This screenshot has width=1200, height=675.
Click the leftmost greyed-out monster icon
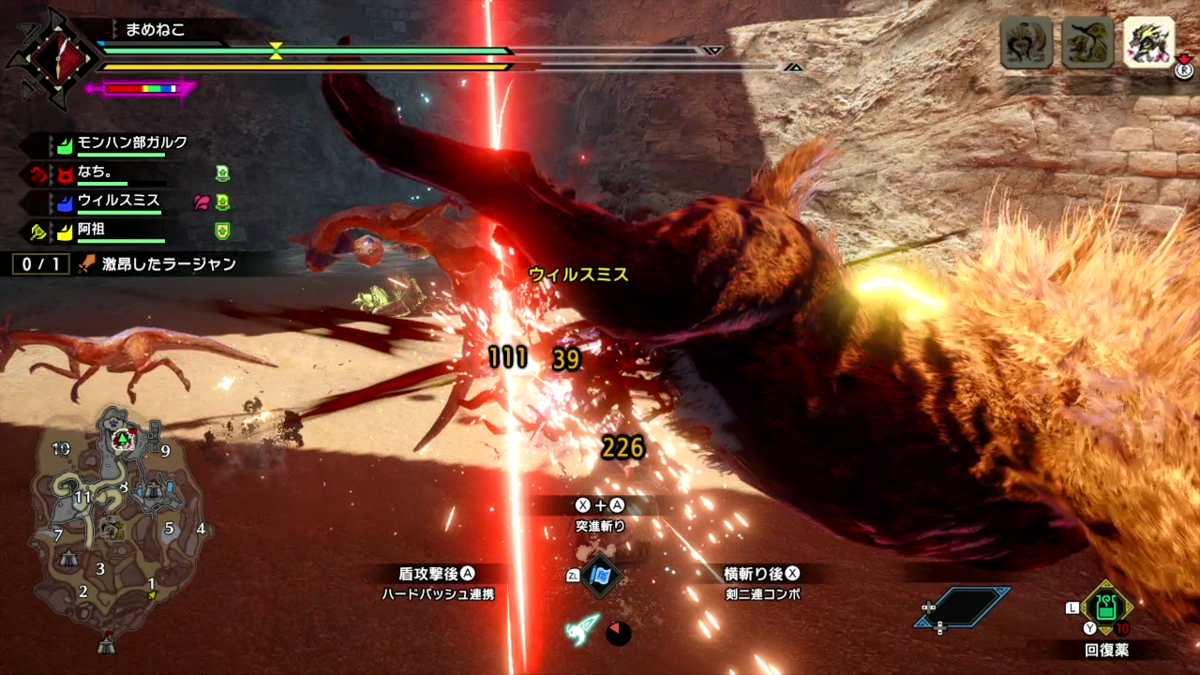pyautogui.click(x=1027, y=42)
